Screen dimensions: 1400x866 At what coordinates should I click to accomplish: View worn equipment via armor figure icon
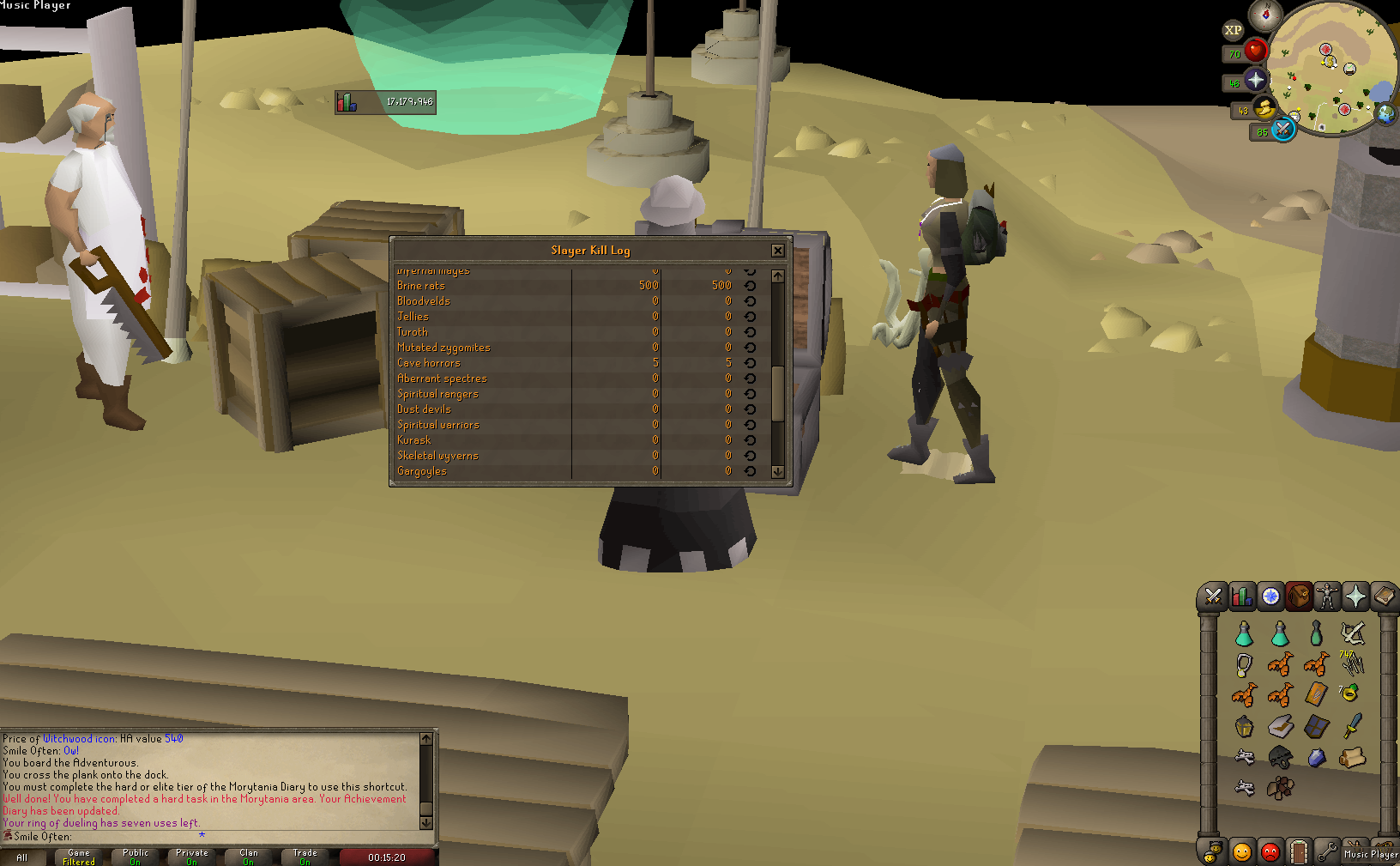[1328, 597]
